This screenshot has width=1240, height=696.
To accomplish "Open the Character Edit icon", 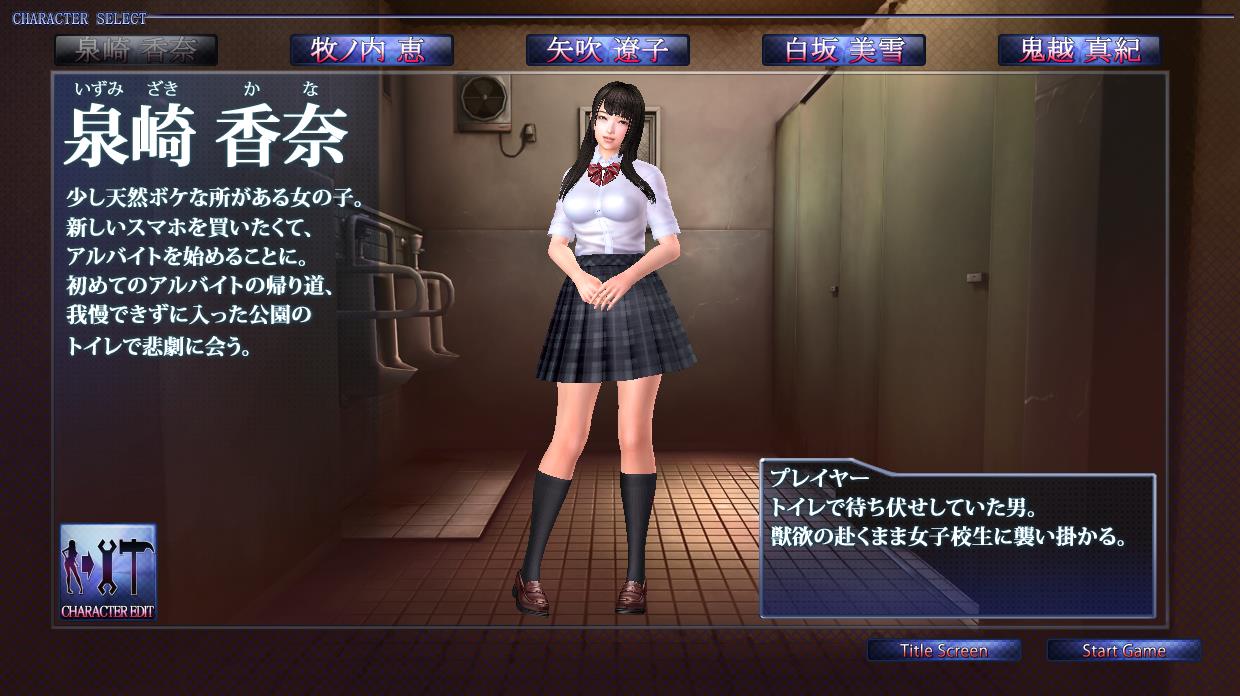I will (108, 572).
